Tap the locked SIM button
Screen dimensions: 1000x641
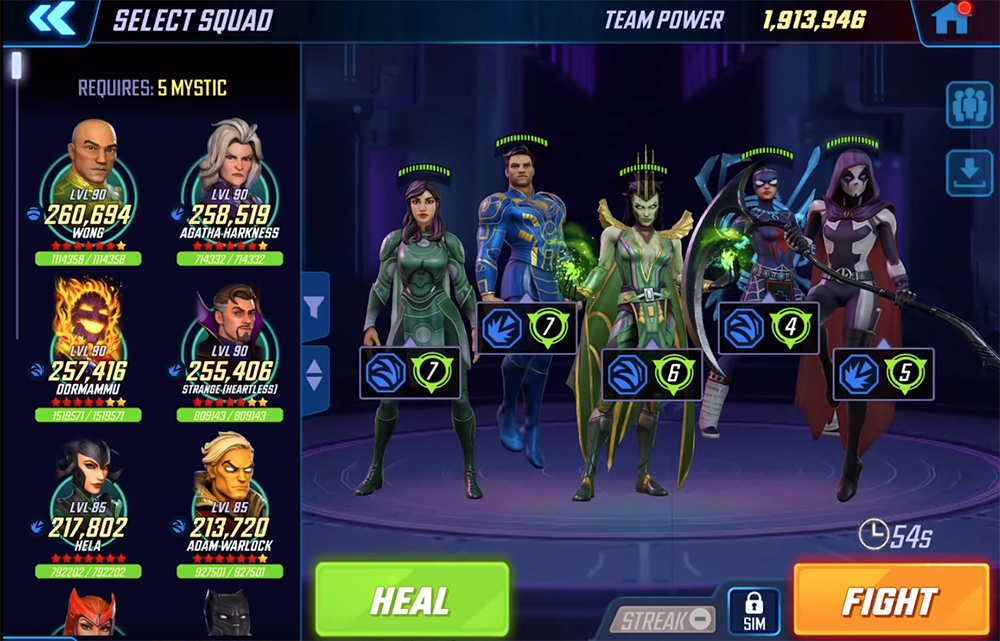(x=754, y=610)
